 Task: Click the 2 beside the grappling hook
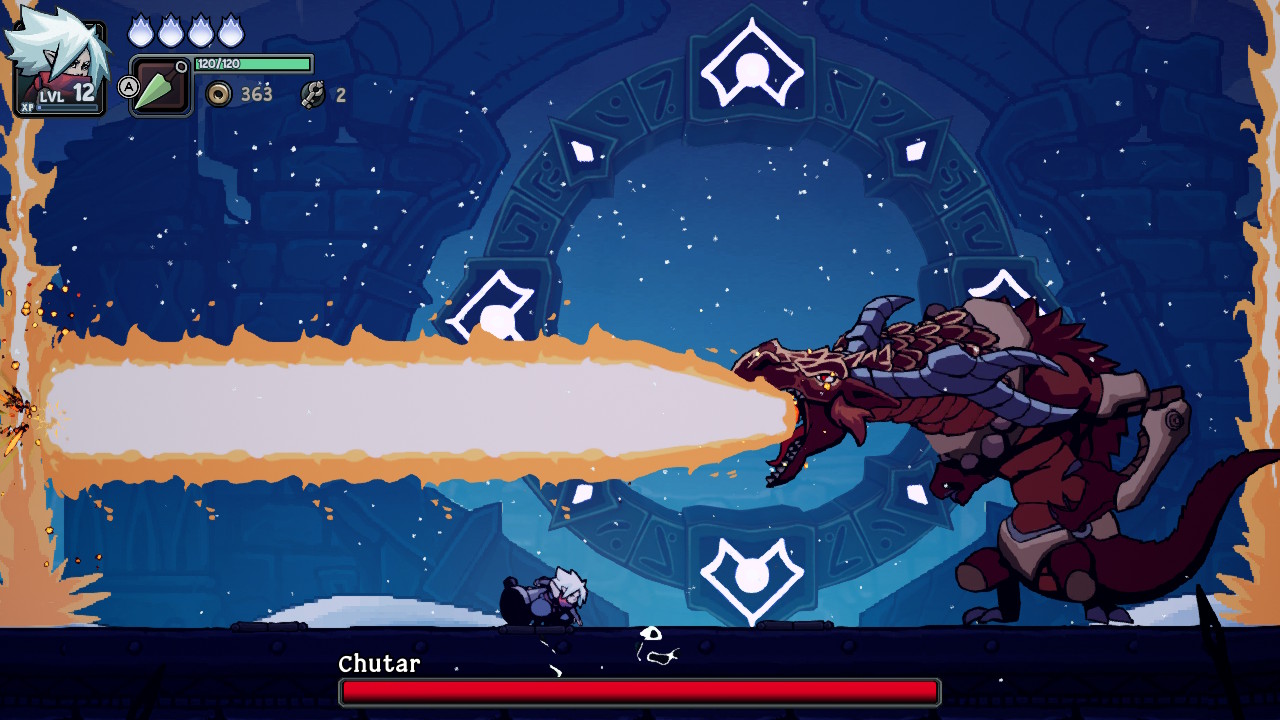point(340,95)
